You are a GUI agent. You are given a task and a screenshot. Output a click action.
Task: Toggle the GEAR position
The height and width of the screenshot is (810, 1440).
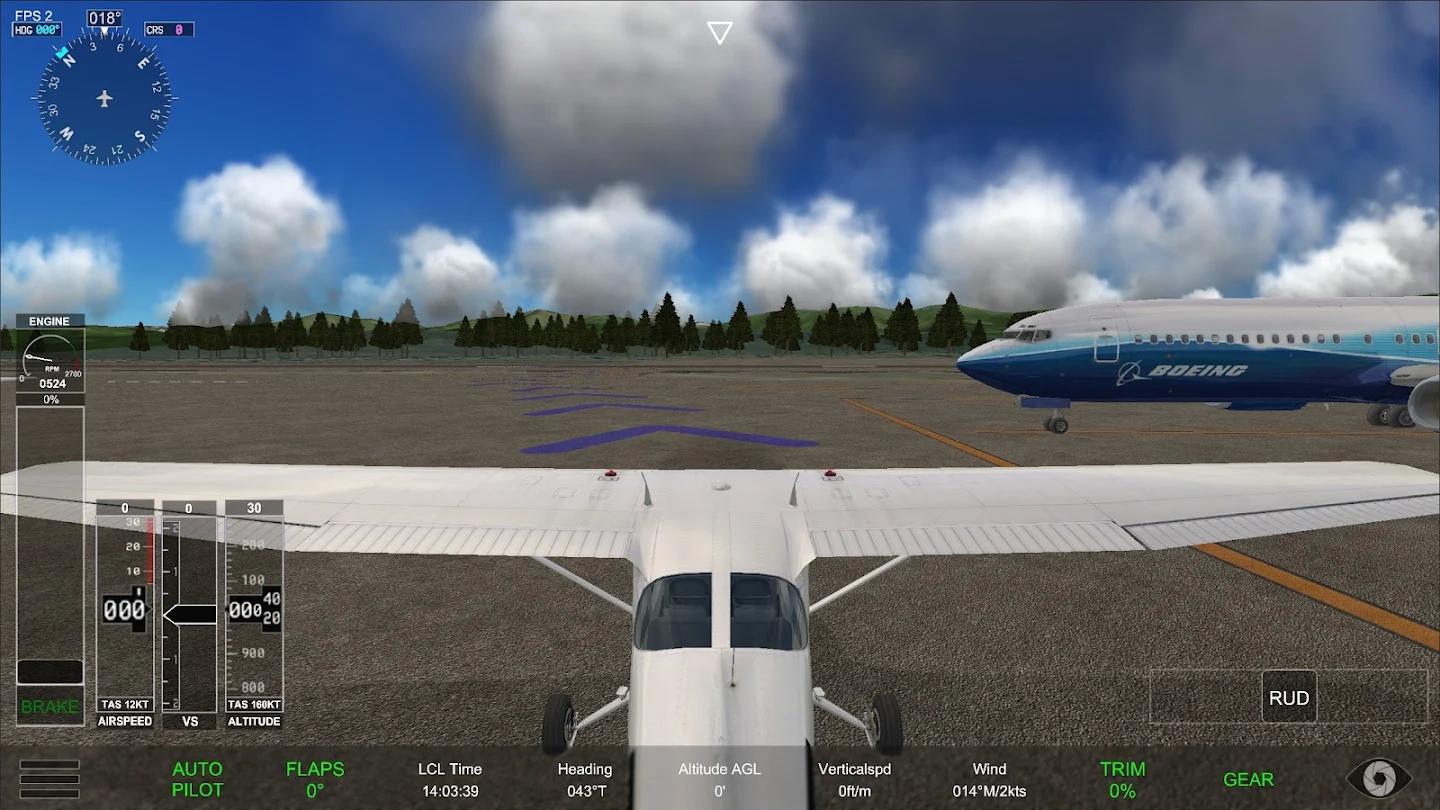pos(1247,779)
